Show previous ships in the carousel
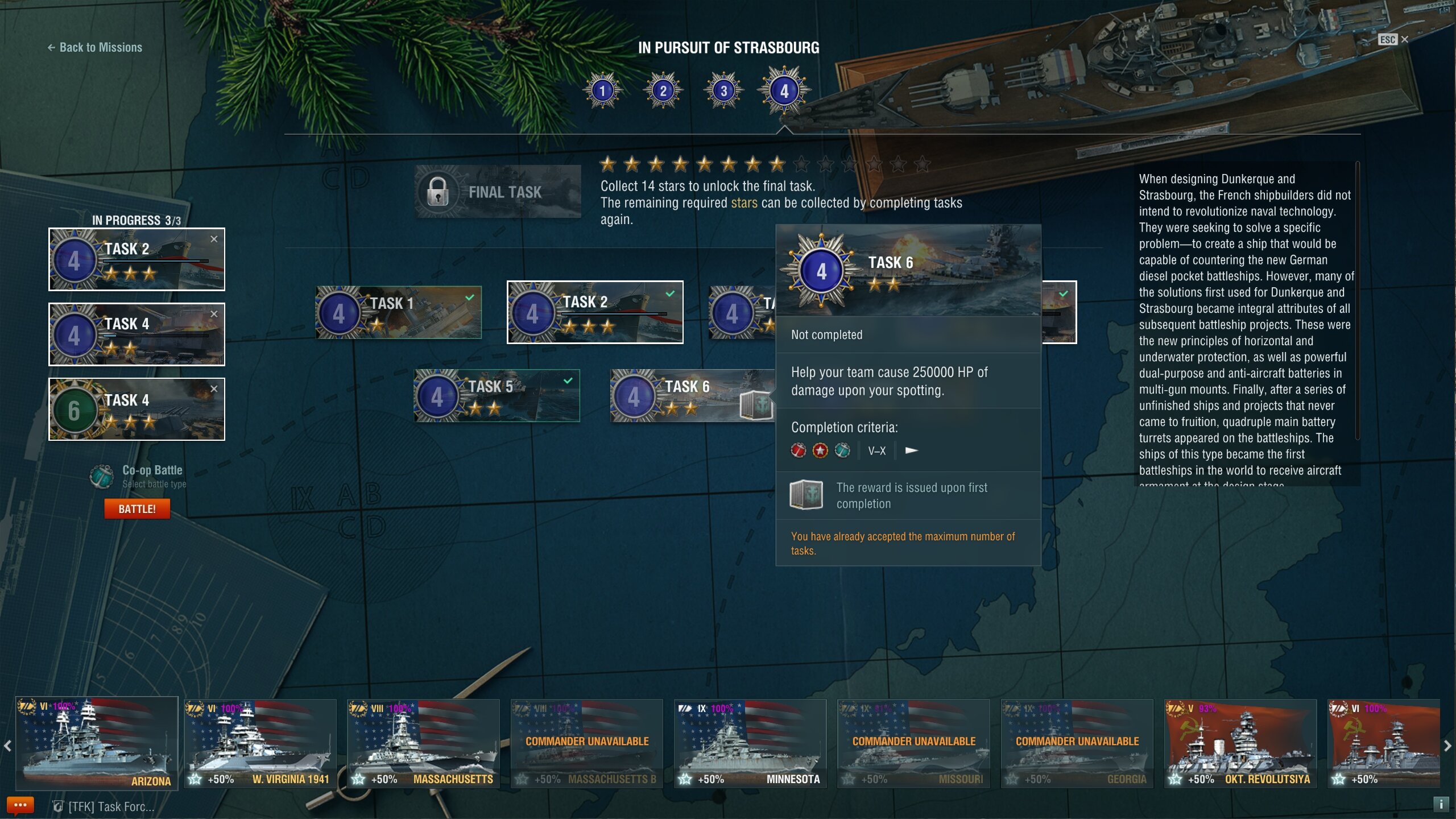 (7, 746)
